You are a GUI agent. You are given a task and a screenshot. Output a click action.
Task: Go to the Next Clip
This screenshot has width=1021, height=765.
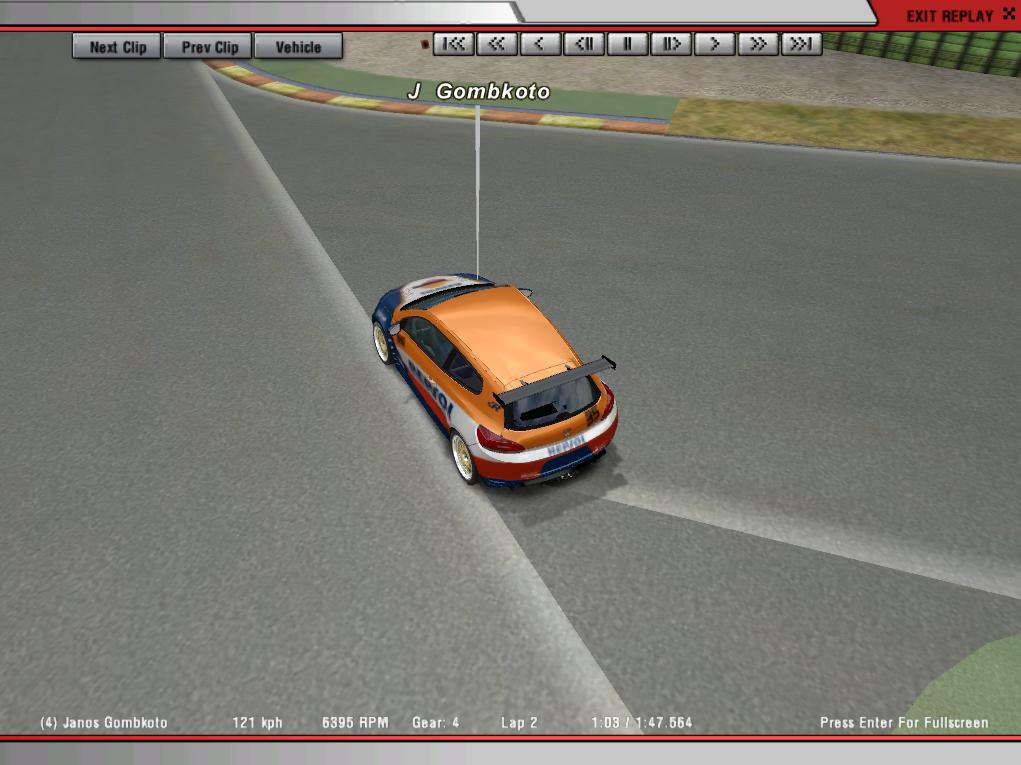(117, 47)
